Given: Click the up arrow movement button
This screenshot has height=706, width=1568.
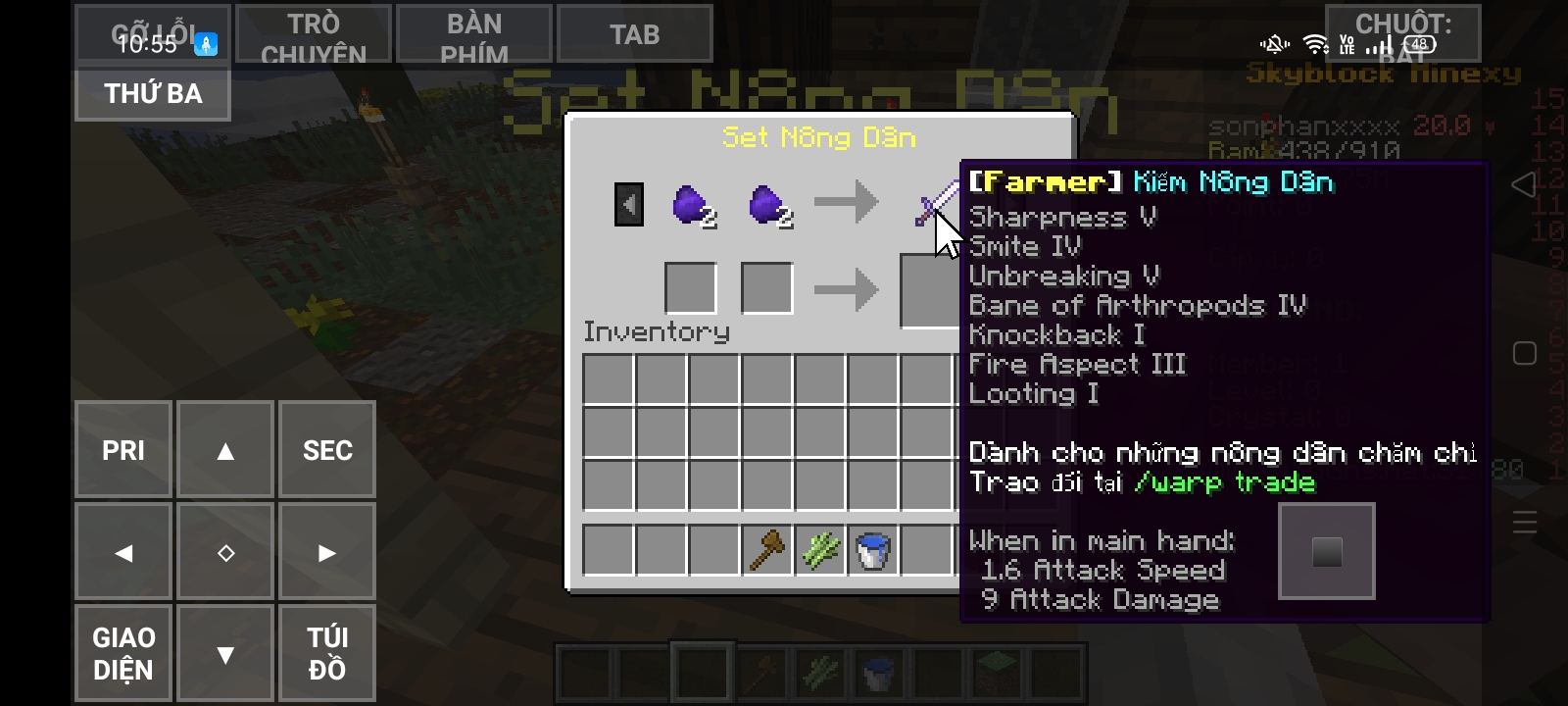Looking at the screenshot, I should [x=225, y=450].
